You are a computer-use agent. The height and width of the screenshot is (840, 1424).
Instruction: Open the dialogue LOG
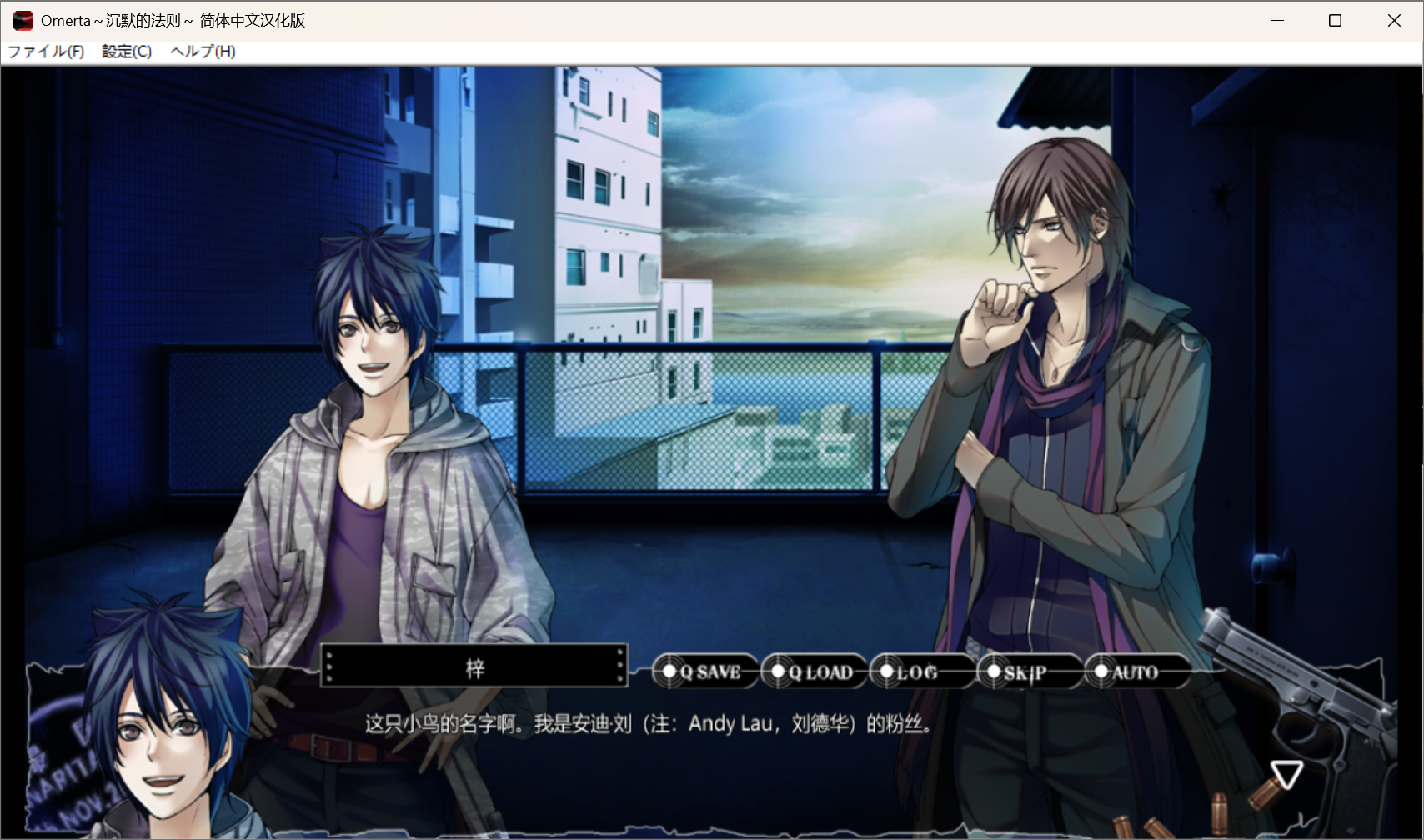[915, 672]
